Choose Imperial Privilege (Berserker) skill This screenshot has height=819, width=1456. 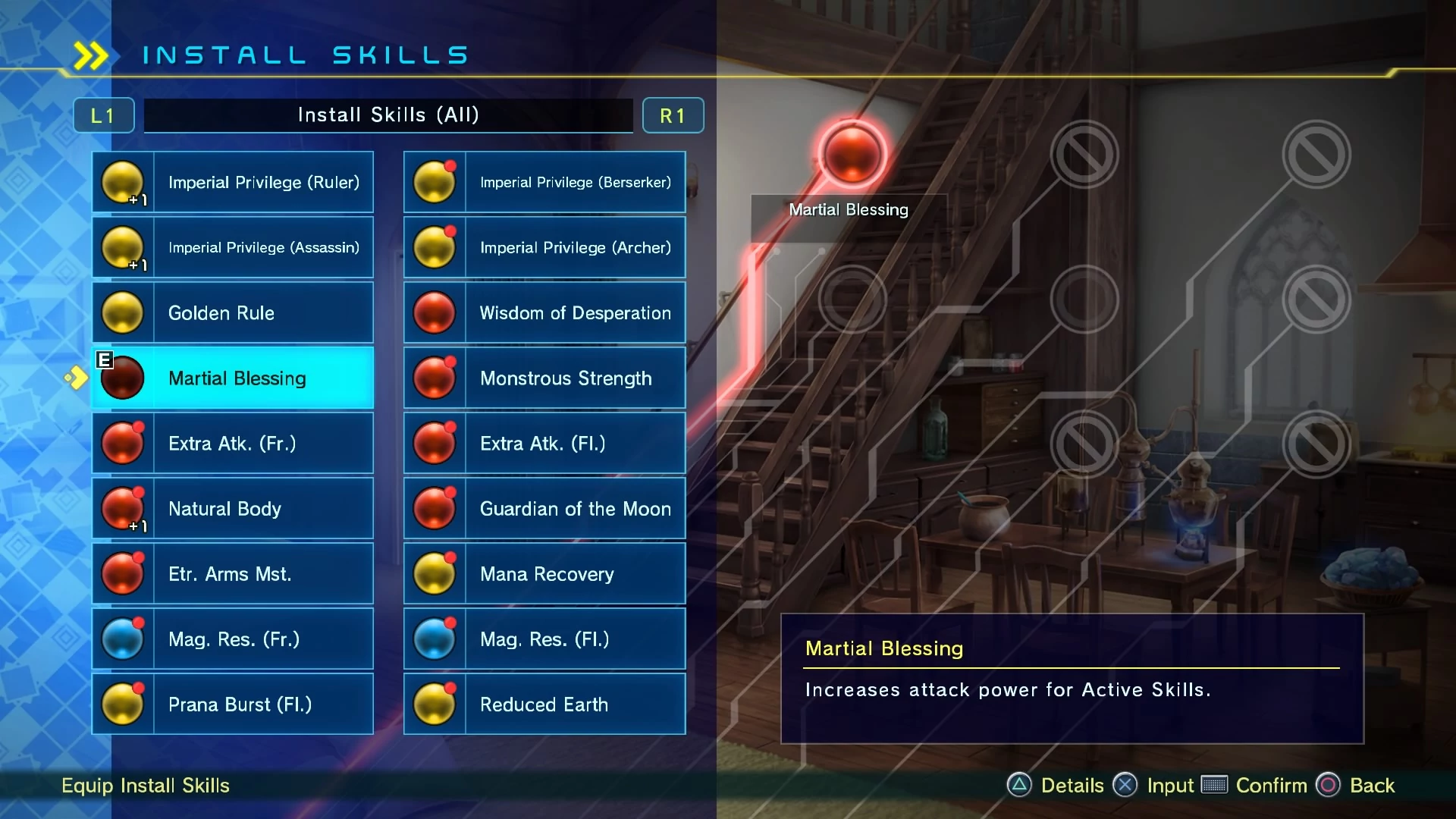pyautogui.click(x=544, y=182)
